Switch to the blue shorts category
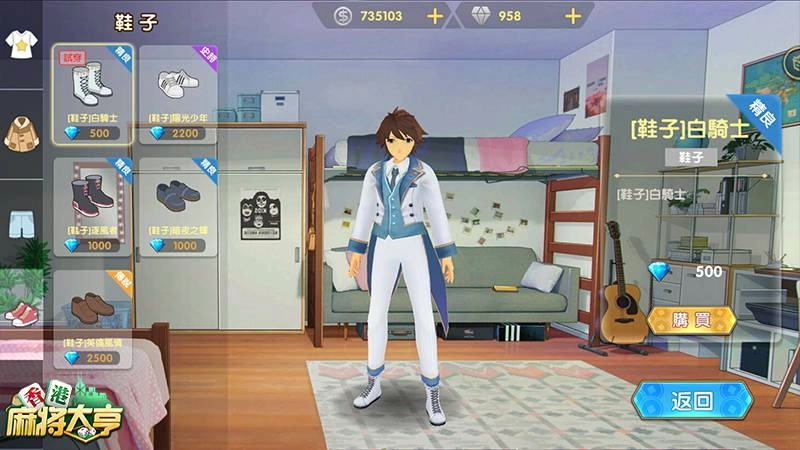Screen dimensions: 800x450 coord(17,221)
